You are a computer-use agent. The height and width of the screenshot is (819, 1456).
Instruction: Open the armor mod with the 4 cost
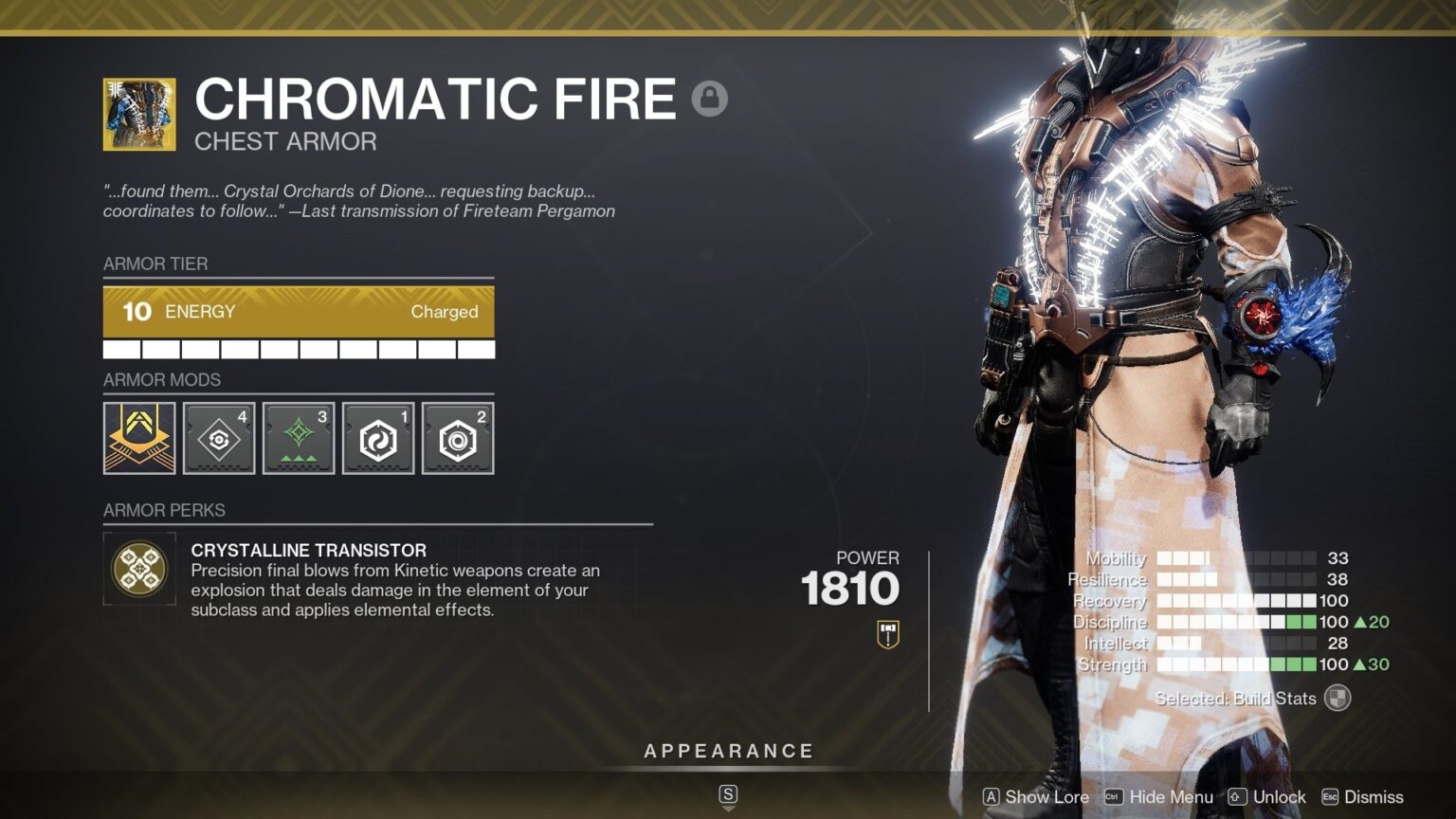click(x=219, y=437)
